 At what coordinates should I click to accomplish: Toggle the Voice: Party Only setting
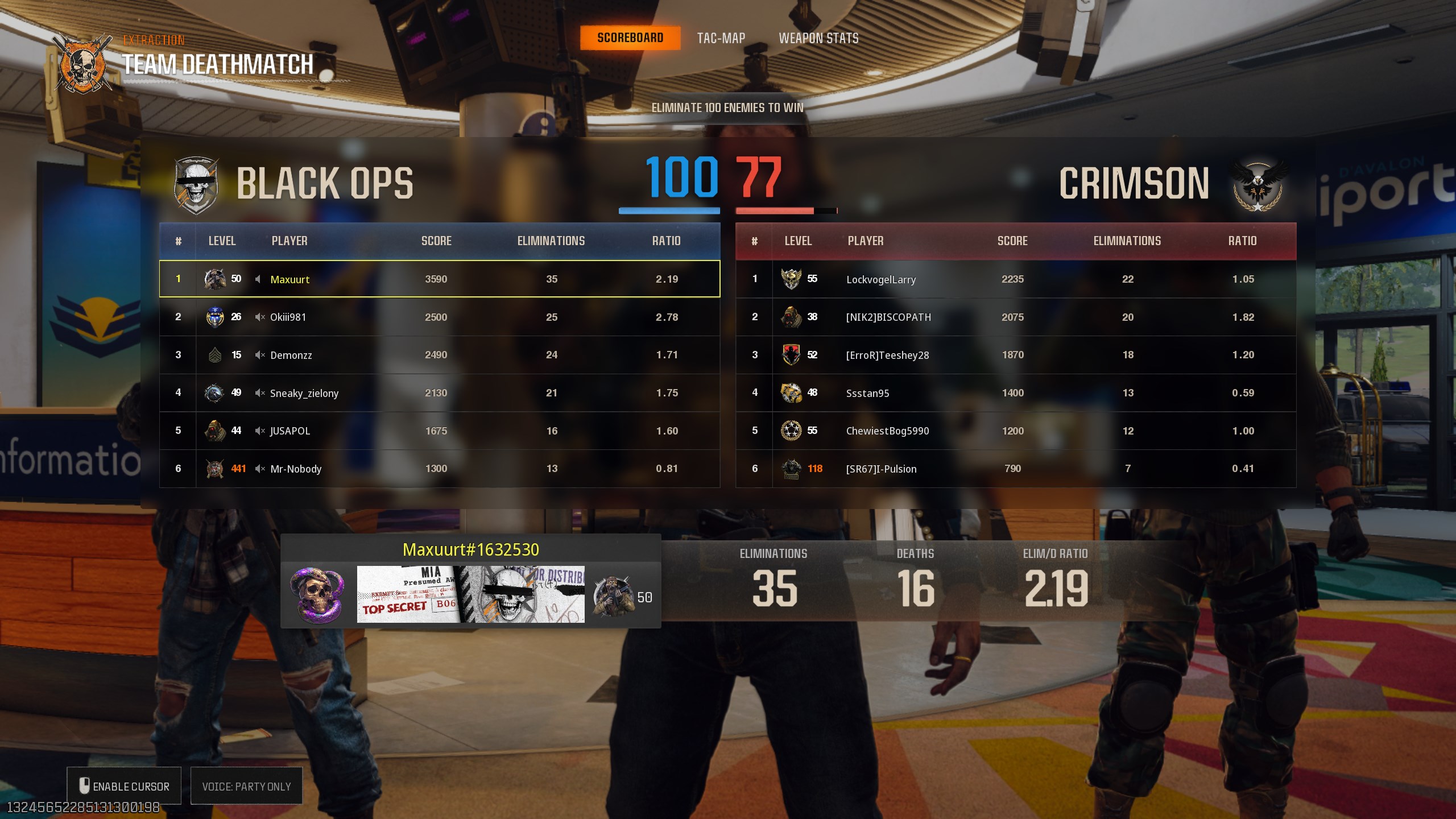click(x=246, y=786)
